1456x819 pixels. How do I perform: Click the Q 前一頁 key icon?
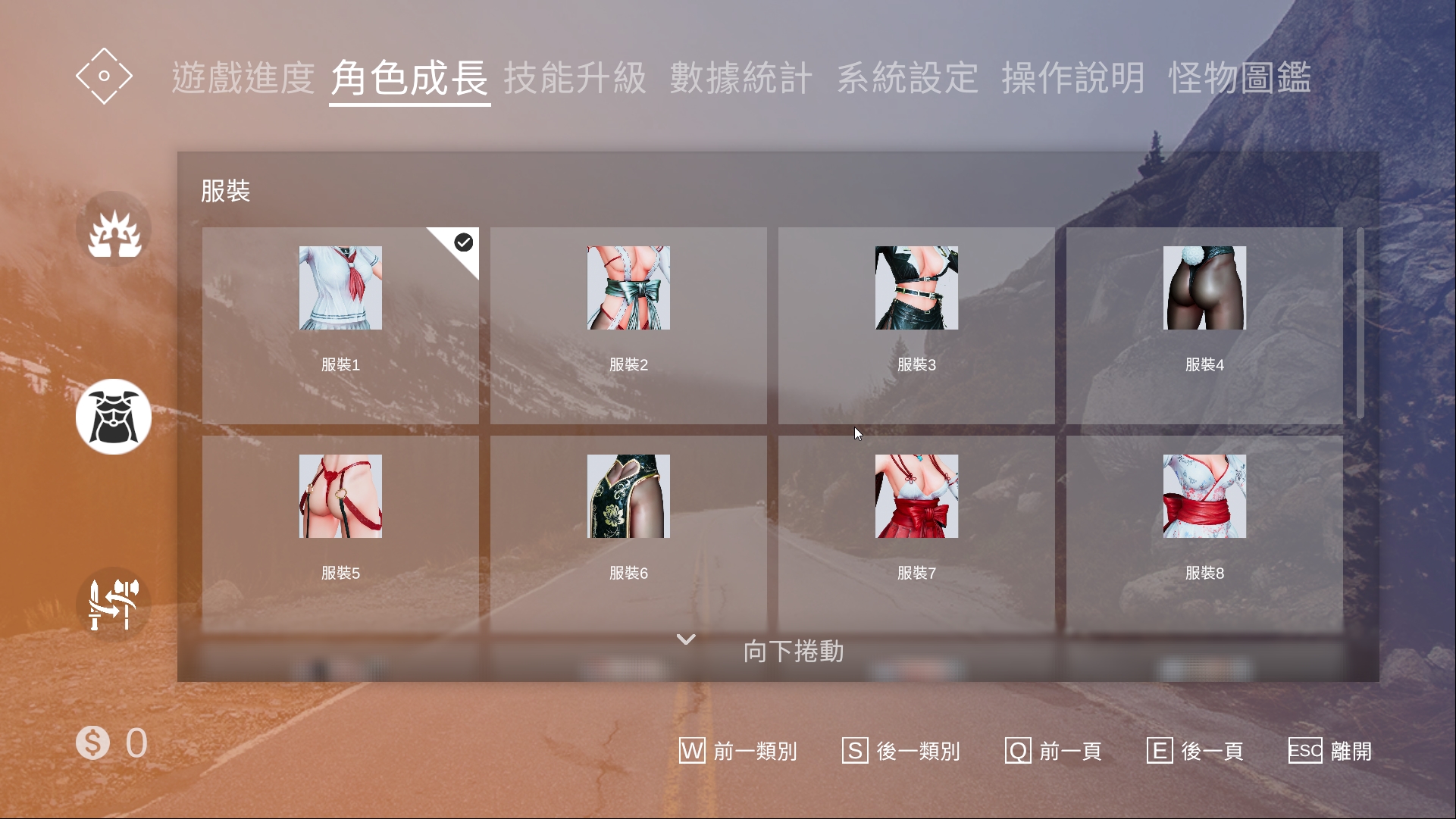[x=1016, y=751]
